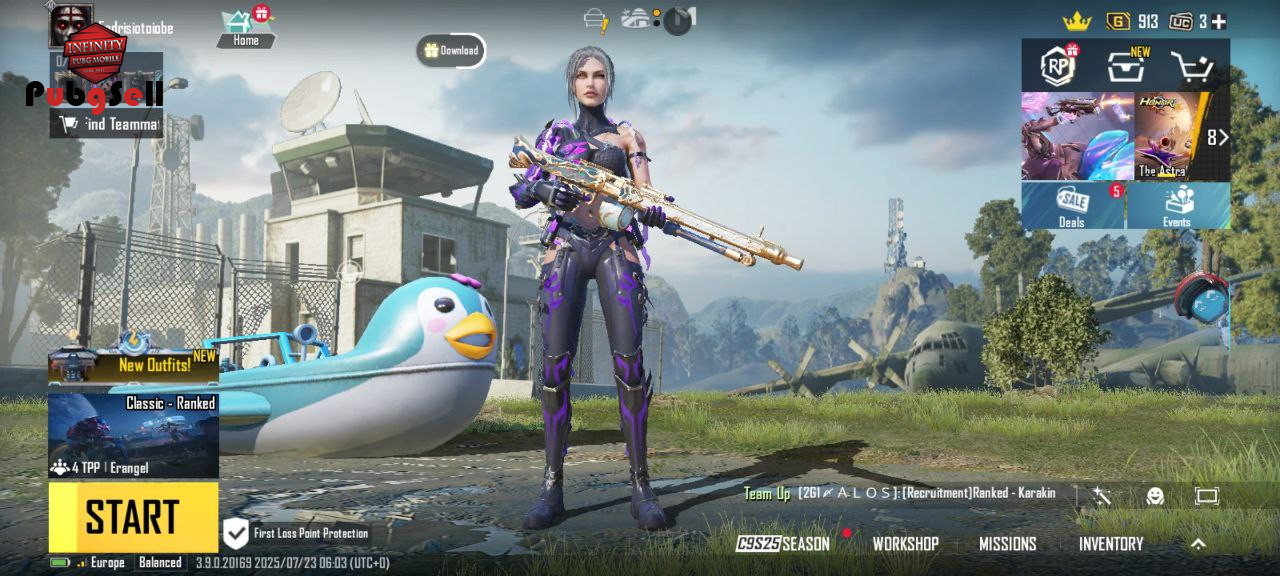Viewport: 1280px width, 576px height.
Task: Open the Deals sale panel
Action: [1073, 205]
